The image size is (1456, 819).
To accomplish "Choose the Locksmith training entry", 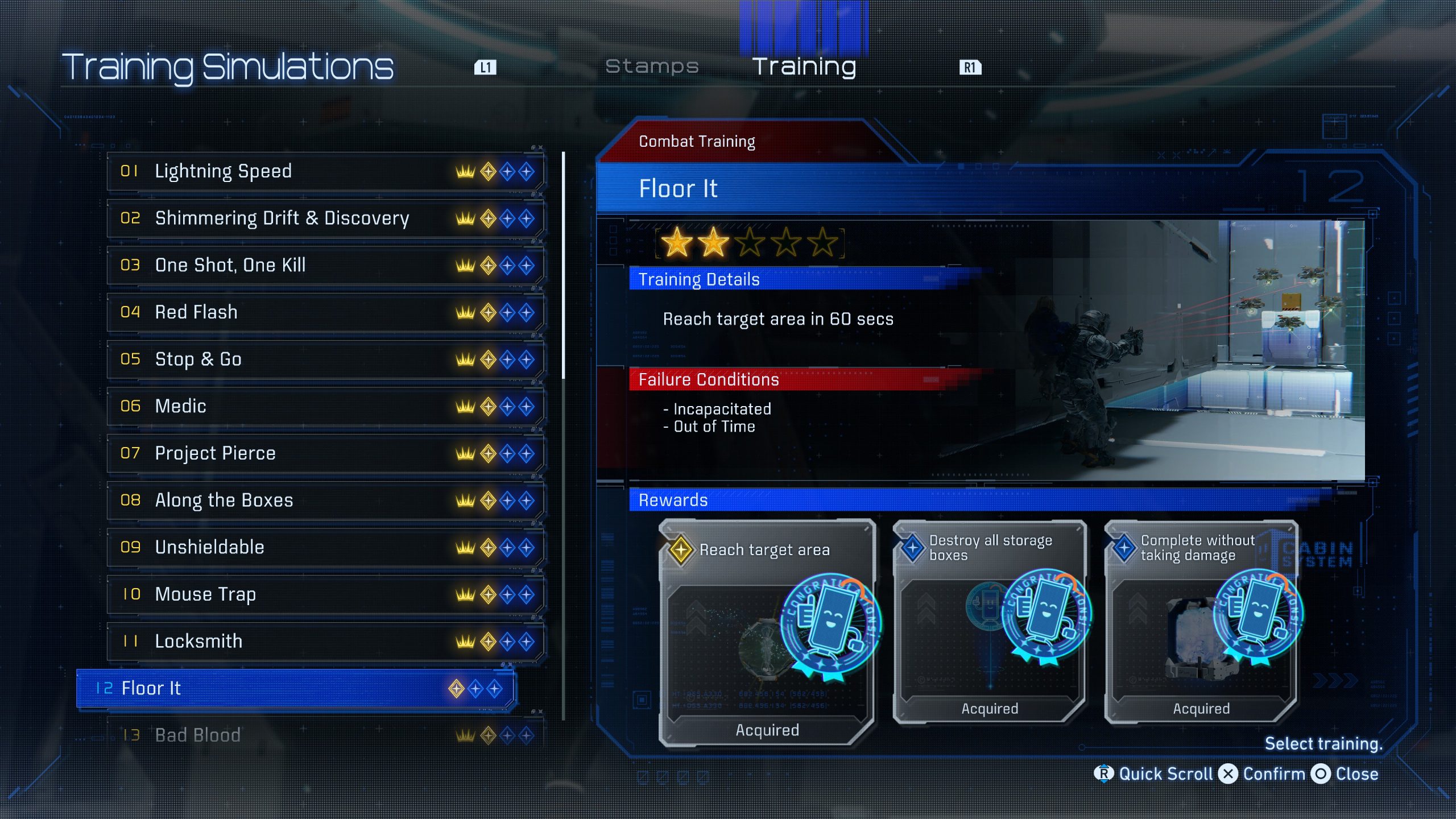I will point(324,642).
